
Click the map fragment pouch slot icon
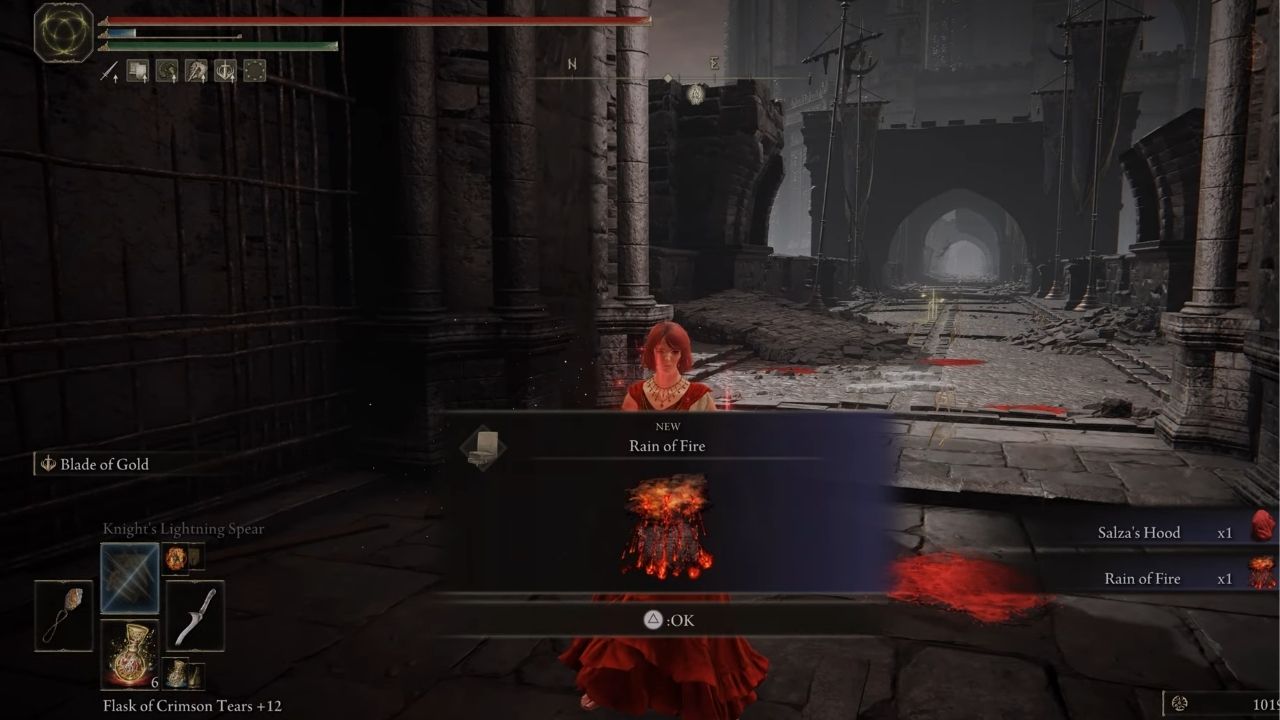click(x=138, y=71)
